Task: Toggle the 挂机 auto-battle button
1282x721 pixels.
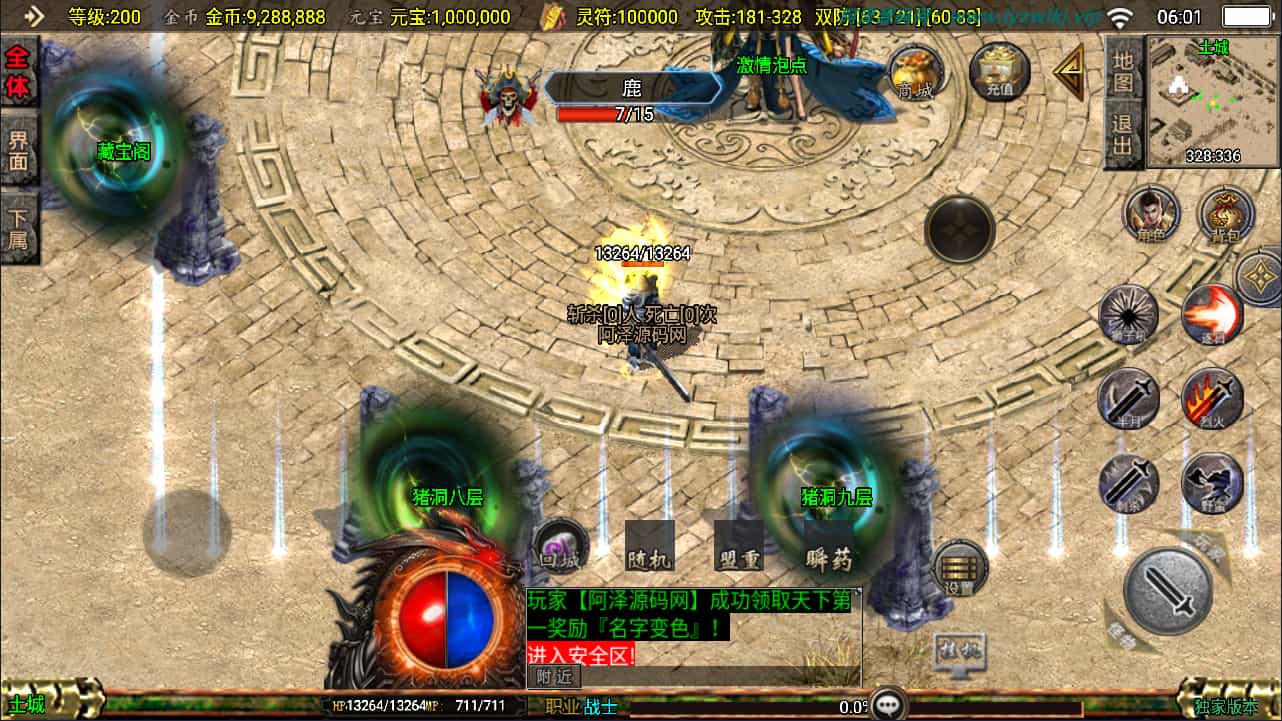Action: pyautogui.click(x=959, y=651)
